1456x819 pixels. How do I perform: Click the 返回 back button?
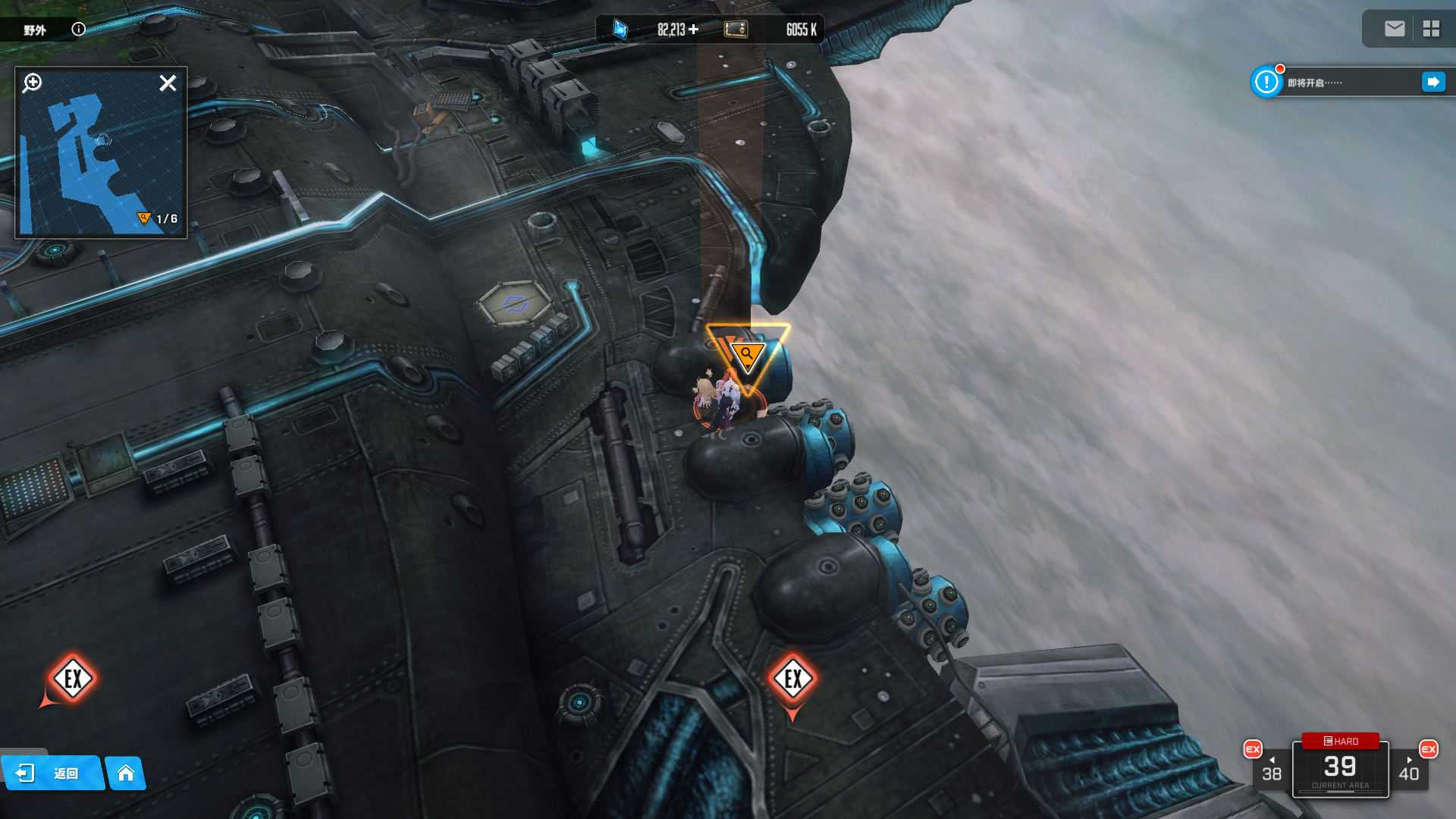(x=52, y=773)
